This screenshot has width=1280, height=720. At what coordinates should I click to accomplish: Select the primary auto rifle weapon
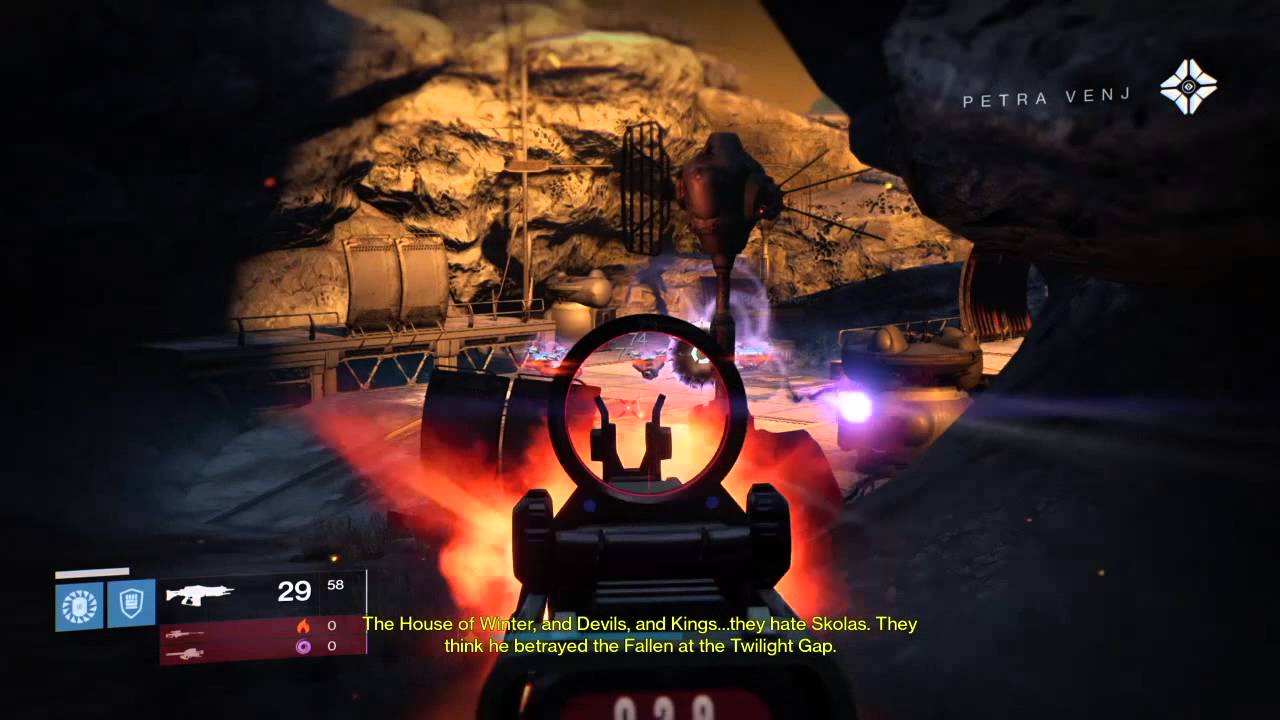[200, 594]
